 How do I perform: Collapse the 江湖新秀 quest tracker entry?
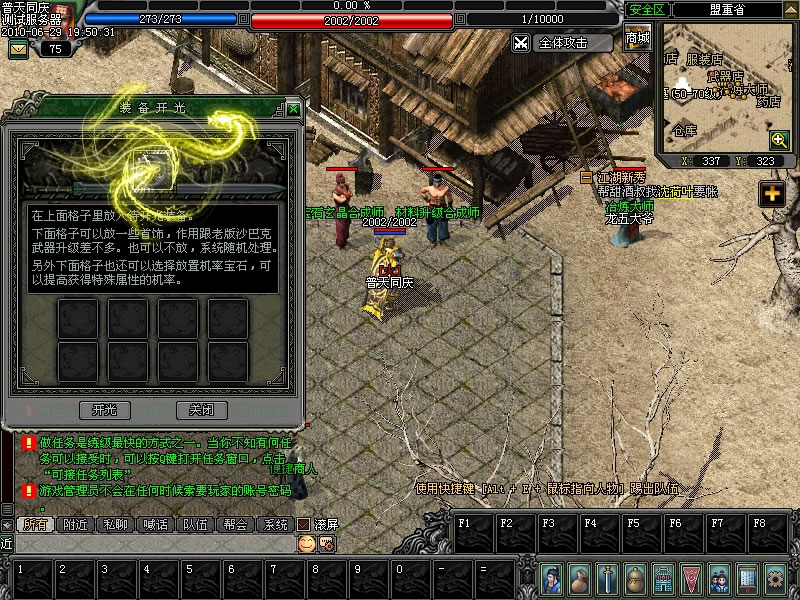586,177
